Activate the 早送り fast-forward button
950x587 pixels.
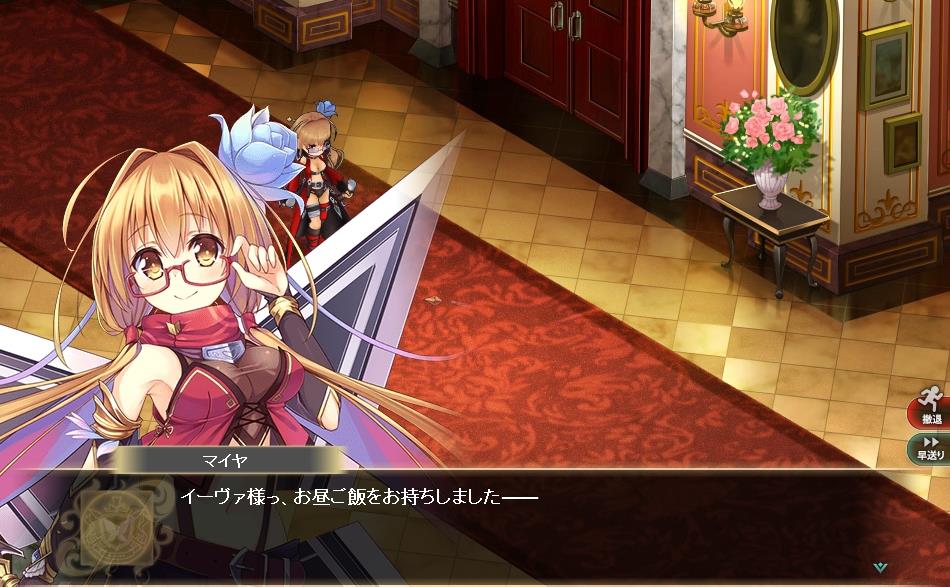pos(929,447)
